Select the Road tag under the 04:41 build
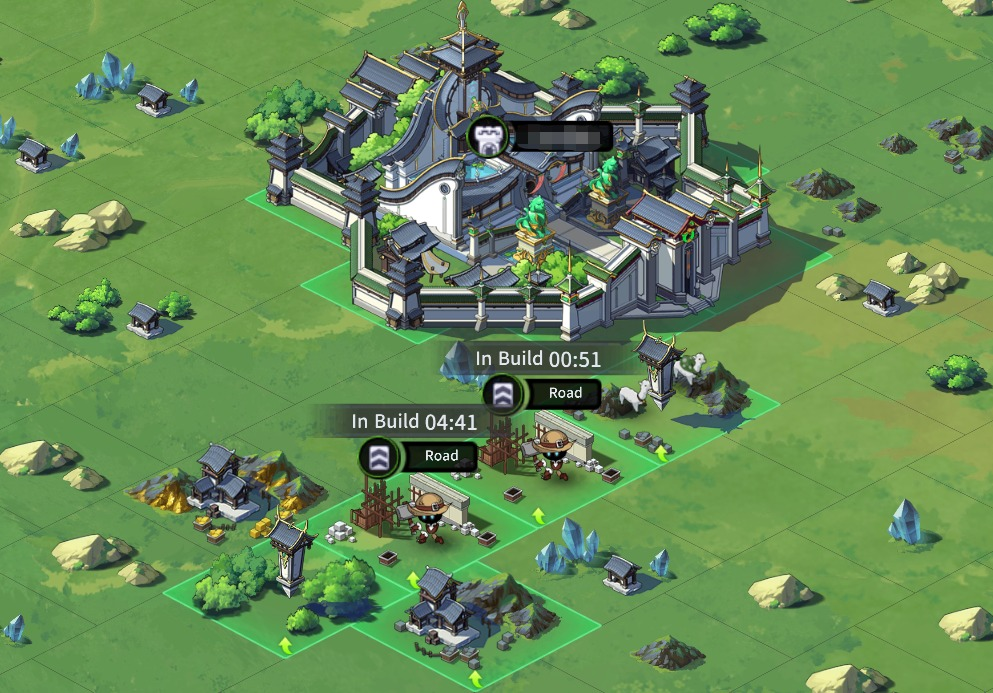Image resolution: width=993 pixels, height=693 pixels. pos(440,456)
